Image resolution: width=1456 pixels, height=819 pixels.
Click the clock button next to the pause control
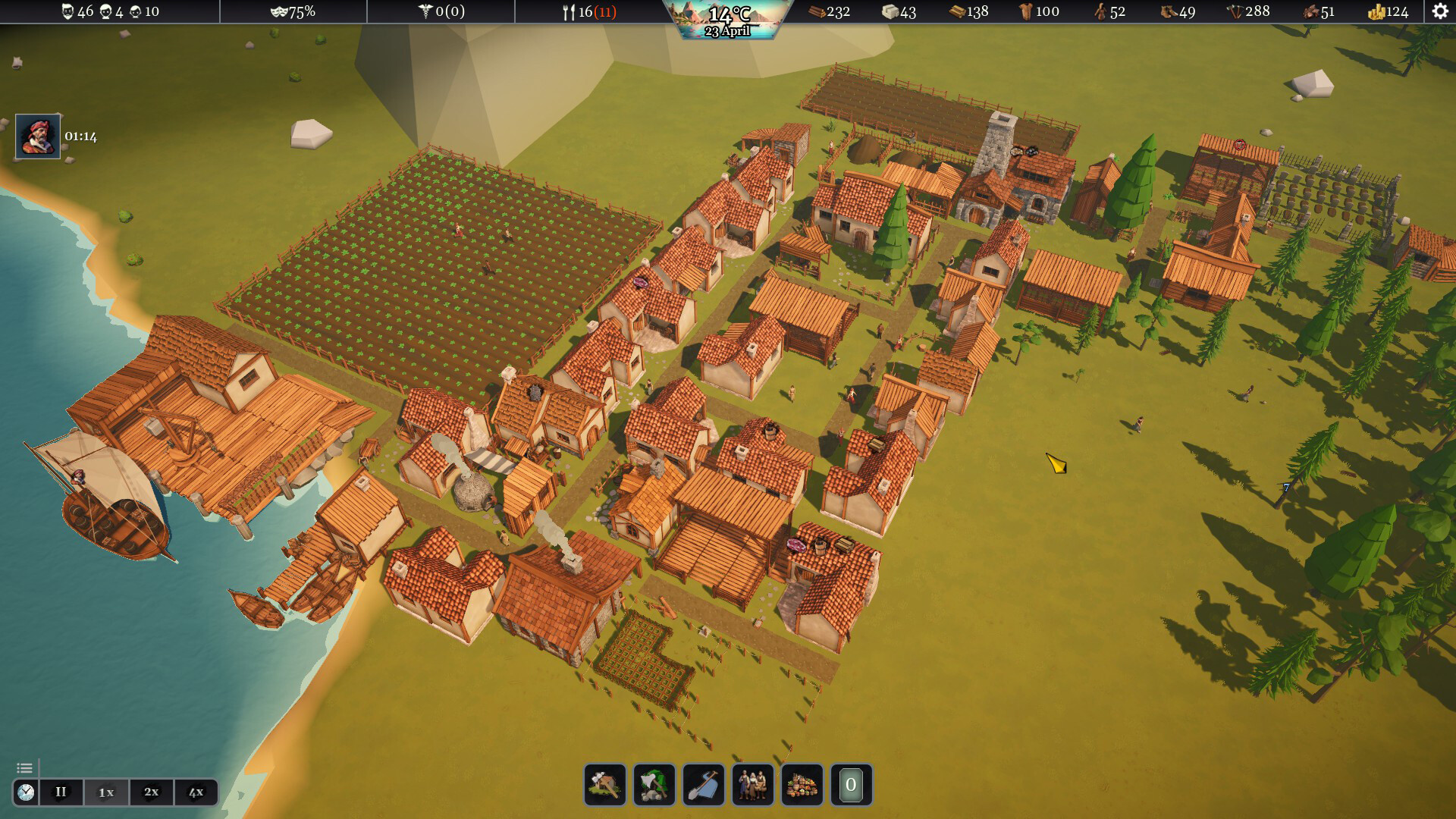click(26, 792)
